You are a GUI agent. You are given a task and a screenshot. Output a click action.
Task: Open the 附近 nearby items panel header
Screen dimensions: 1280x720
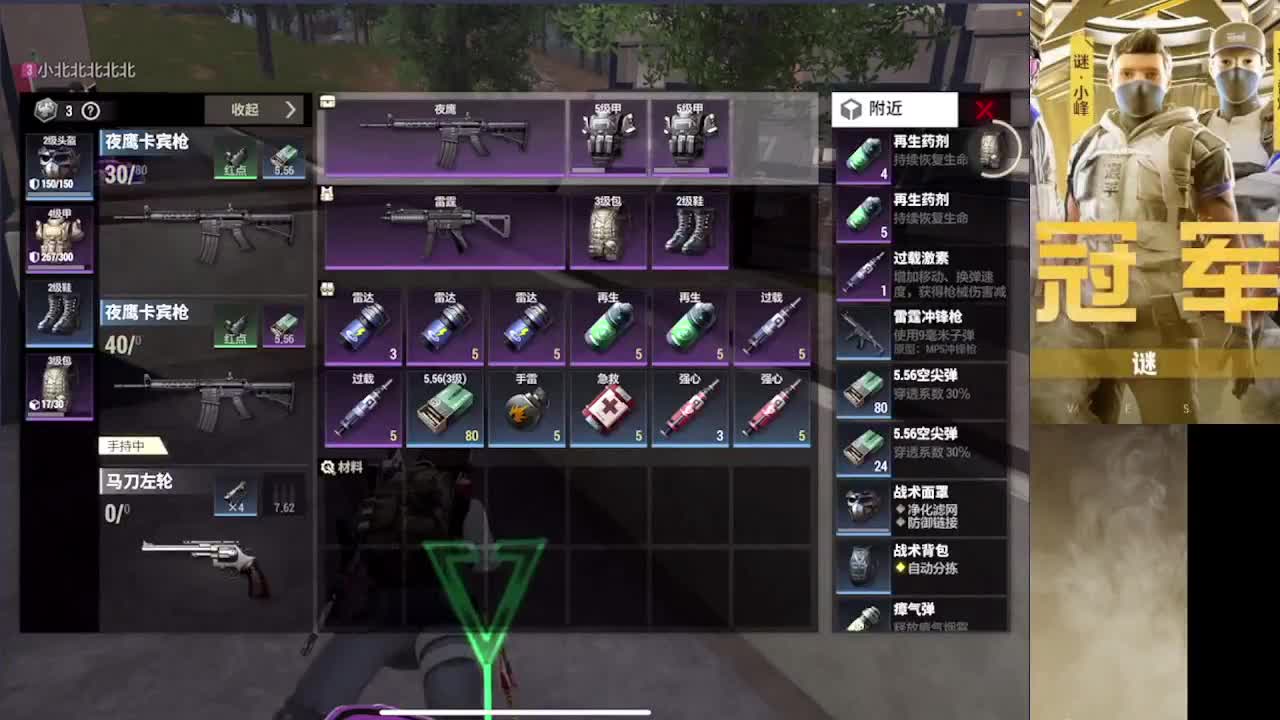(886, 109)
